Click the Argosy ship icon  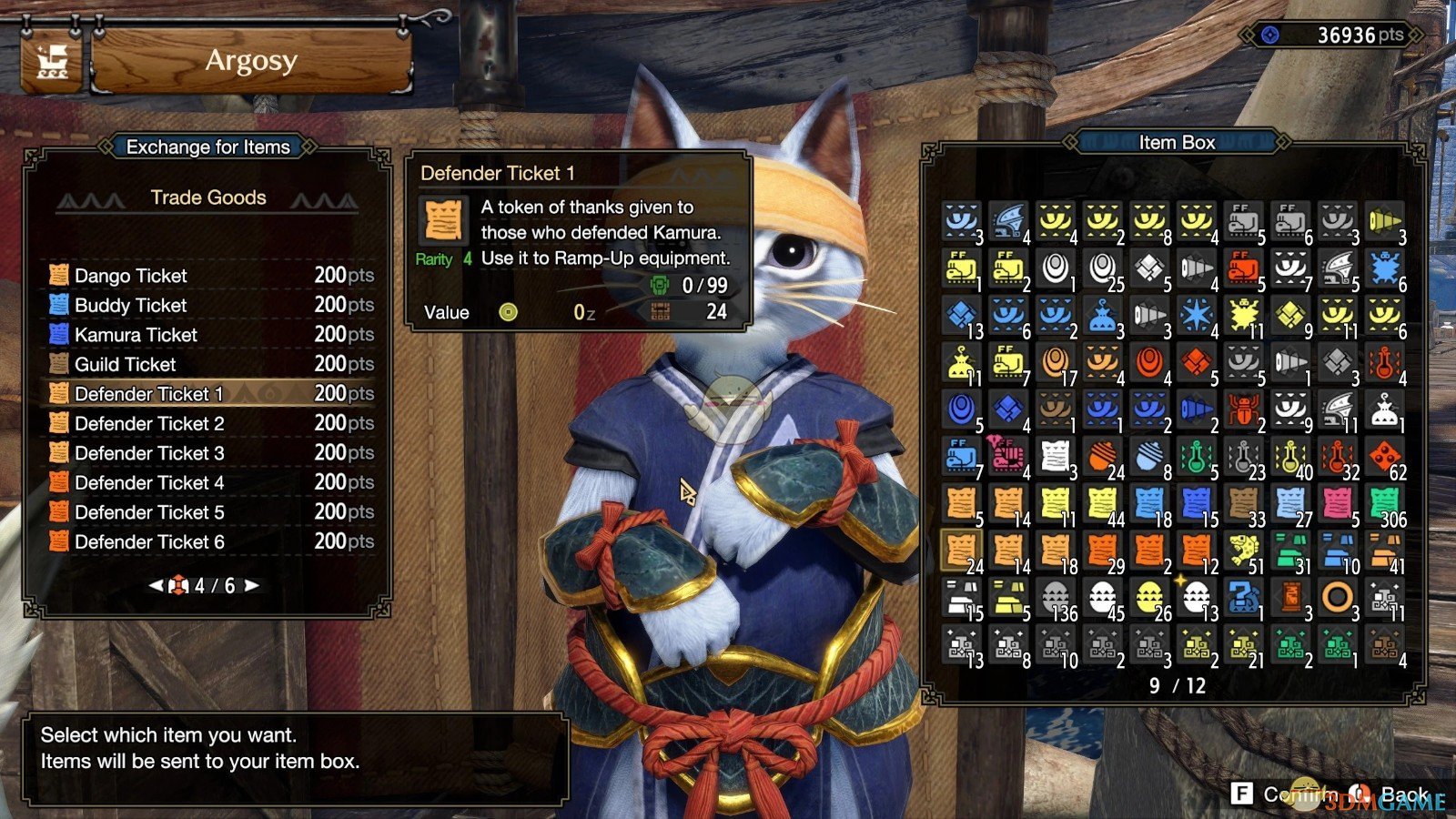(52, 63)
